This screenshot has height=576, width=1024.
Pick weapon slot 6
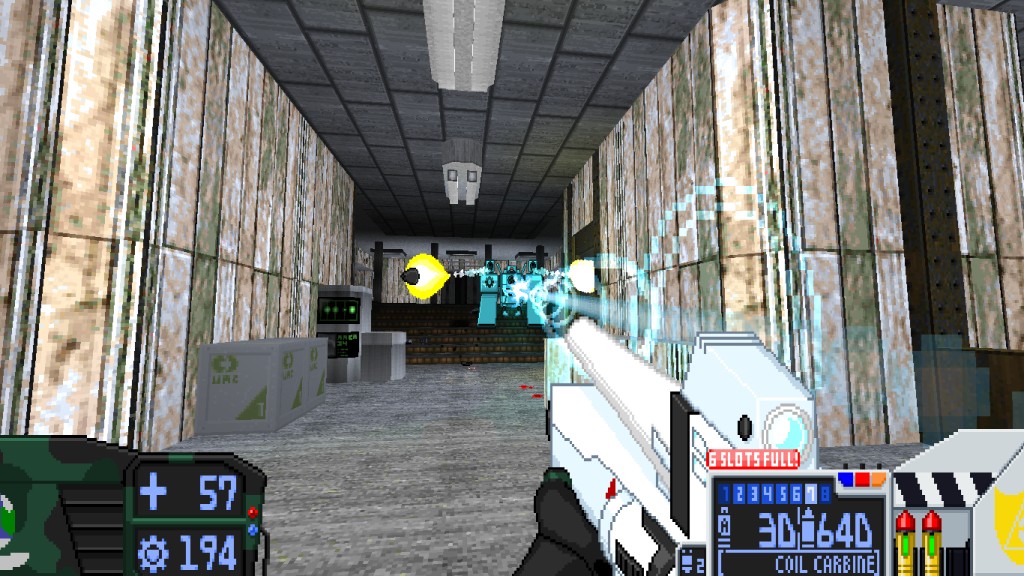[795, 492]
